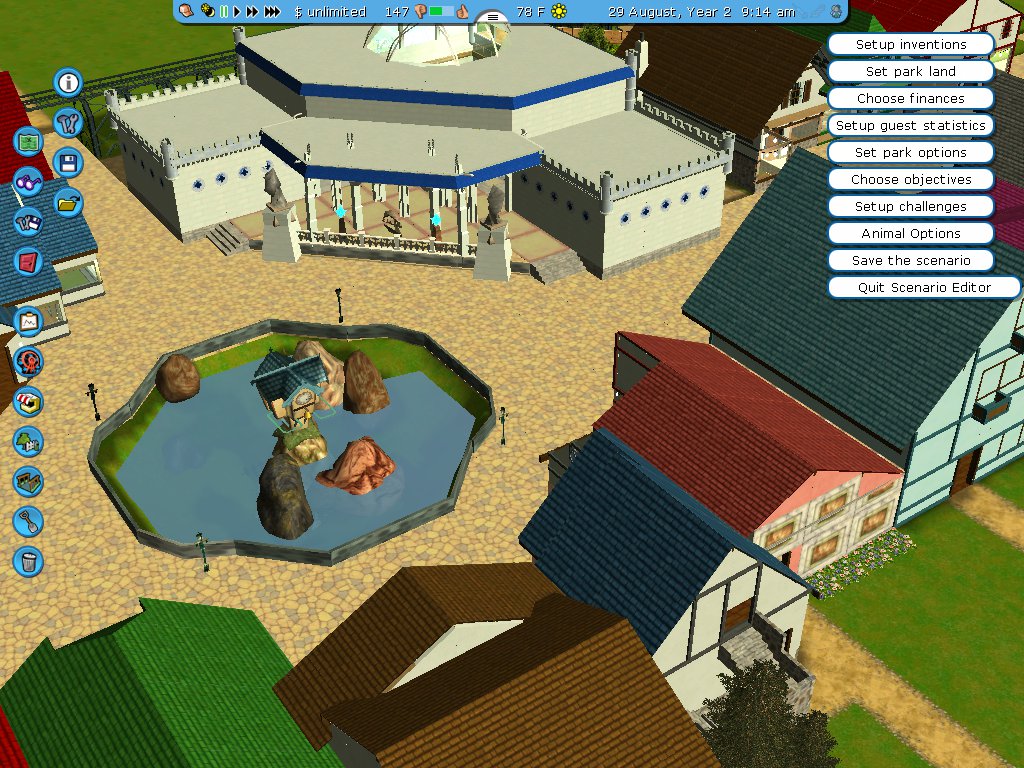The image size is (1024, 768).
Task: Open the shop stall build icon
Action: point(28,401)
